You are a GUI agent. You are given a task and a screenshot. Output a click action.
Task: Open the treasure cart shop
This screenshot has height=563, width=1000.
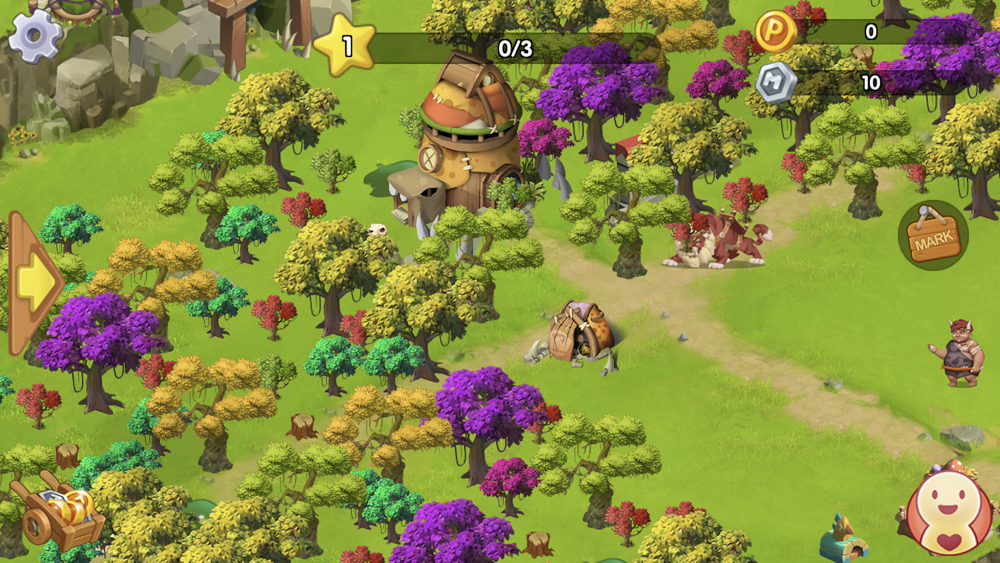click(x=59, y=512)
